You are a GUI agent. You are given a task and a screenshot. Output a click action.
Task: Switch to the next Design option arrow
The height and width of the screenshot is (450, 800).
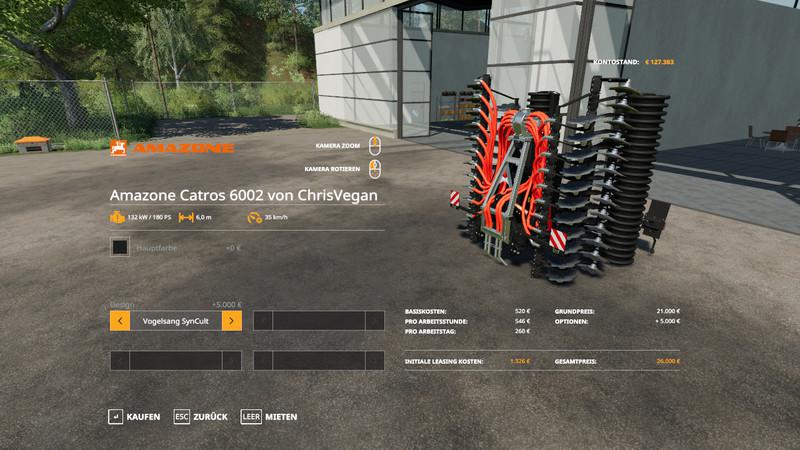click(x=231, y=321)
